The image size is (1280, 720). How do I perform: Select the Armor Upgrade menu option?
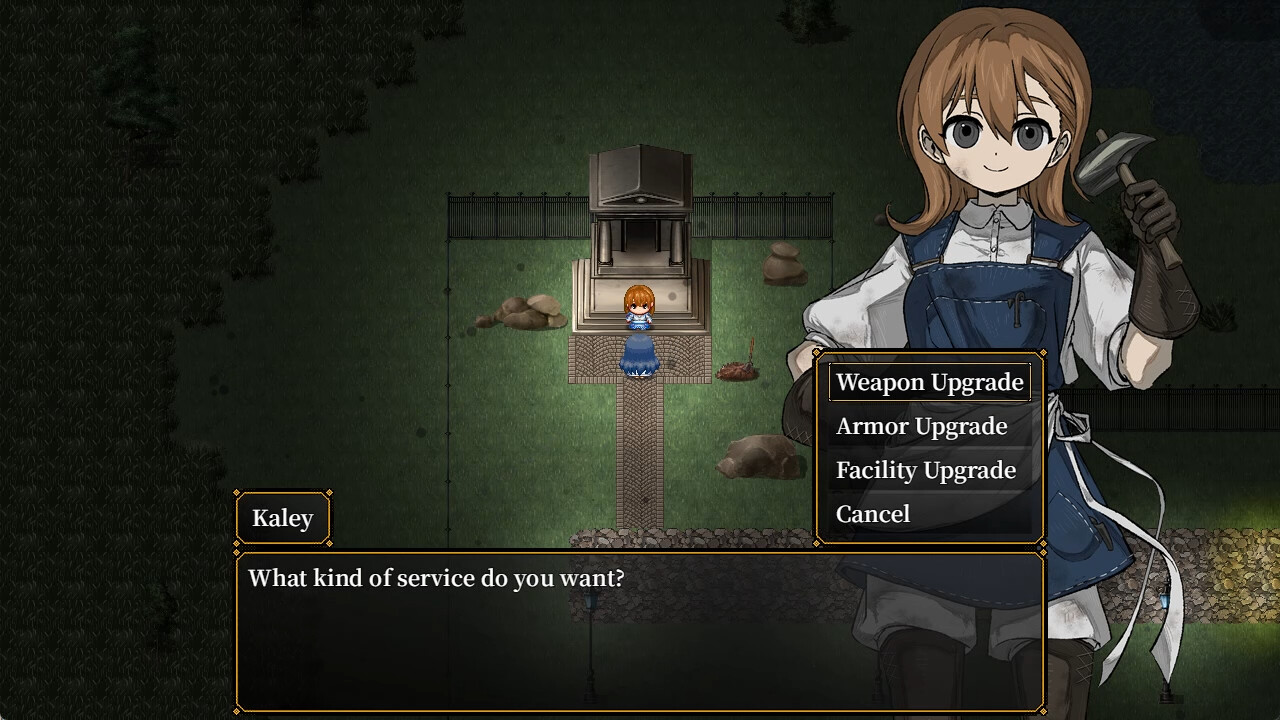point(922,426)
